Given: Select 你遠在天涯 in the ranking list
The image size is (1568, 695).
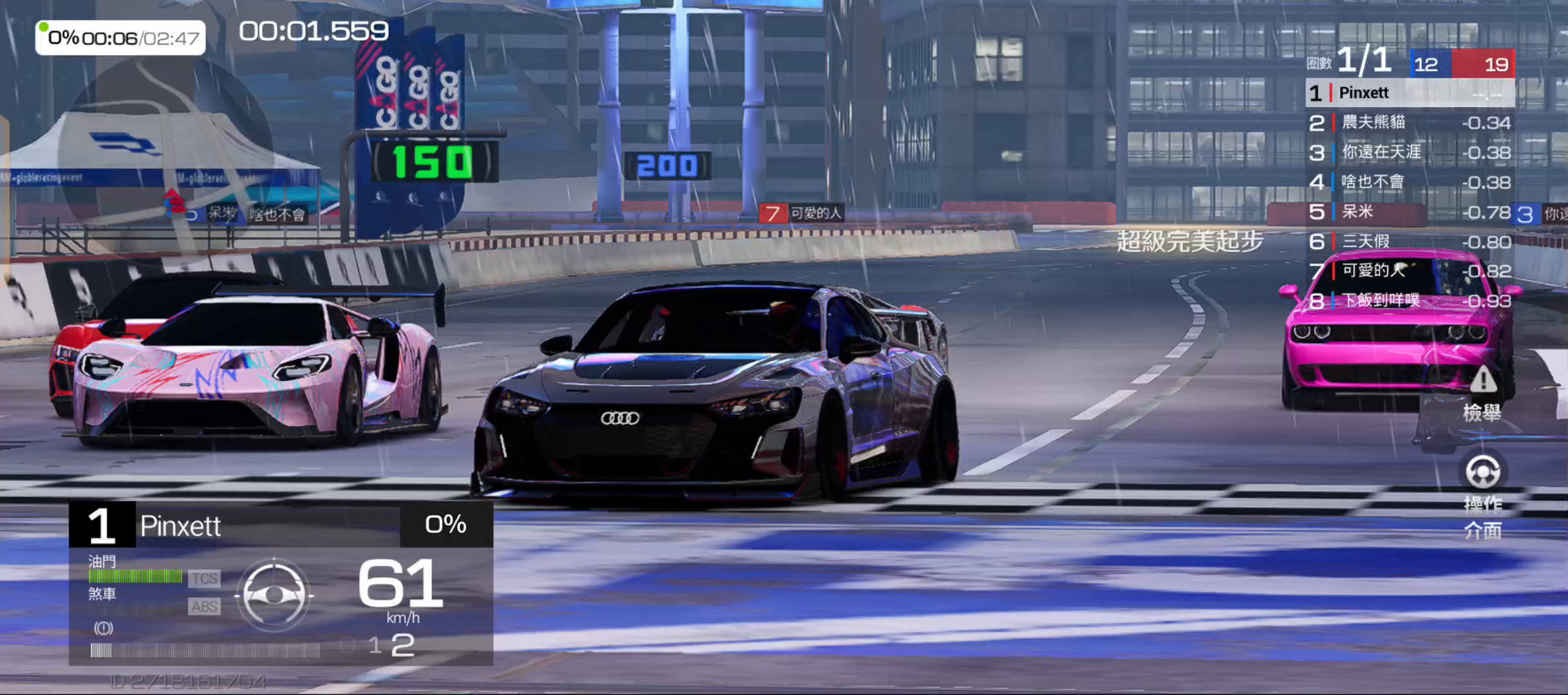Looking at the screenshot, I should pos(1409,153).
